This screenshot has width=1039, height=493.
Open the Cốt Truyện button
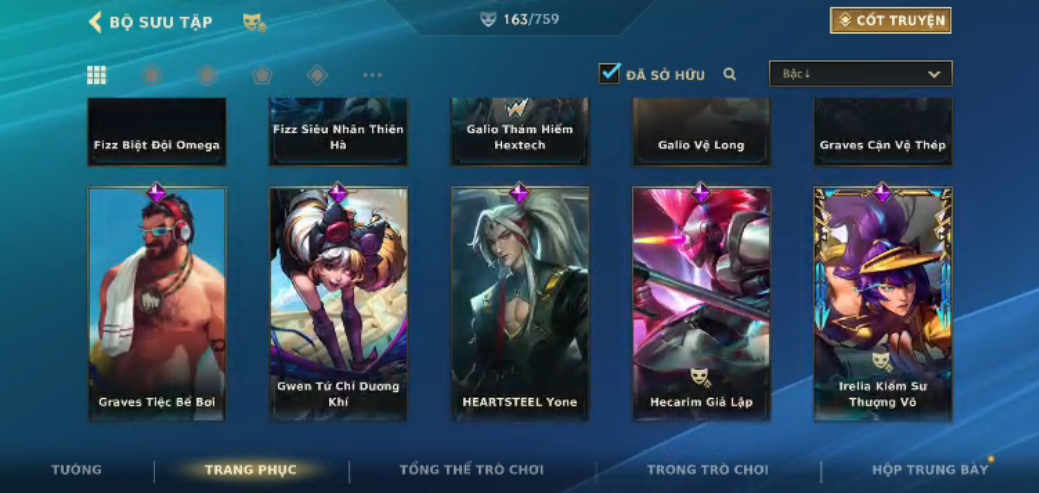(x=890, y=20)
